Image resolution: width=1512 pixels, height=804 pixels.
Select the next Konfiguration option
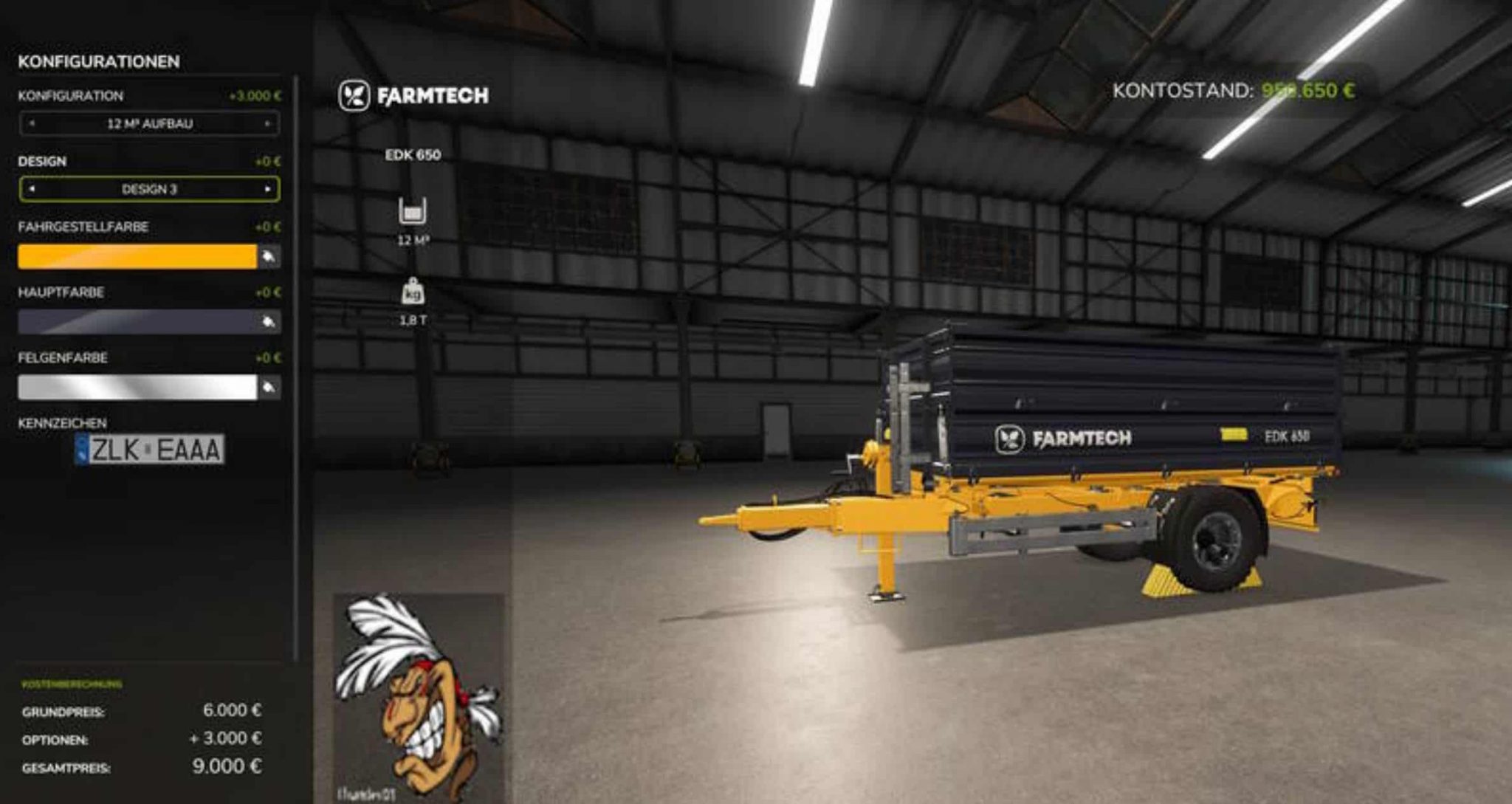[x=267, y=123]
